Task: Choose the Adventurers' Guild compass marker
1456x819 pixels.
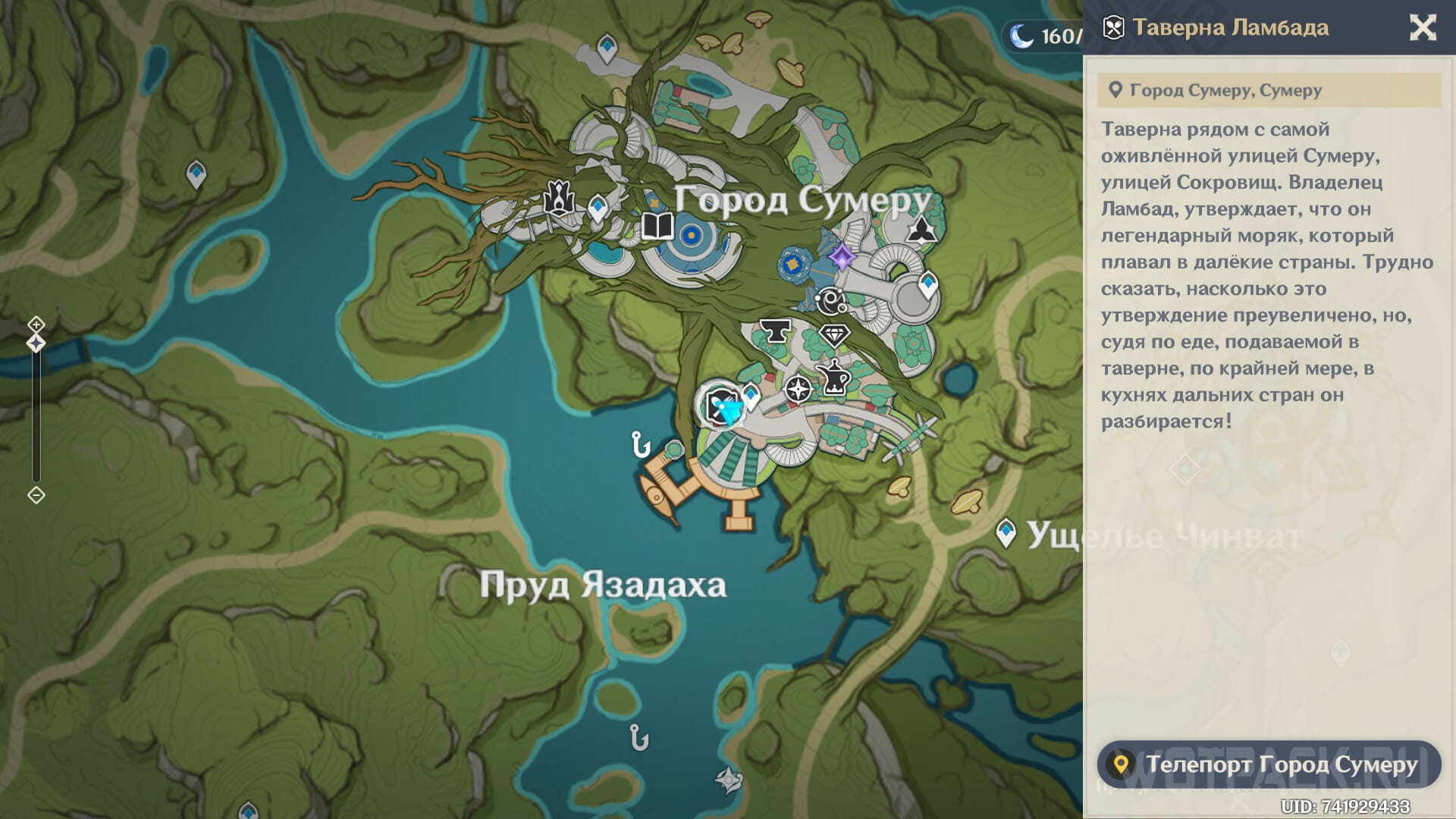Action: click(x=798, y=389)
